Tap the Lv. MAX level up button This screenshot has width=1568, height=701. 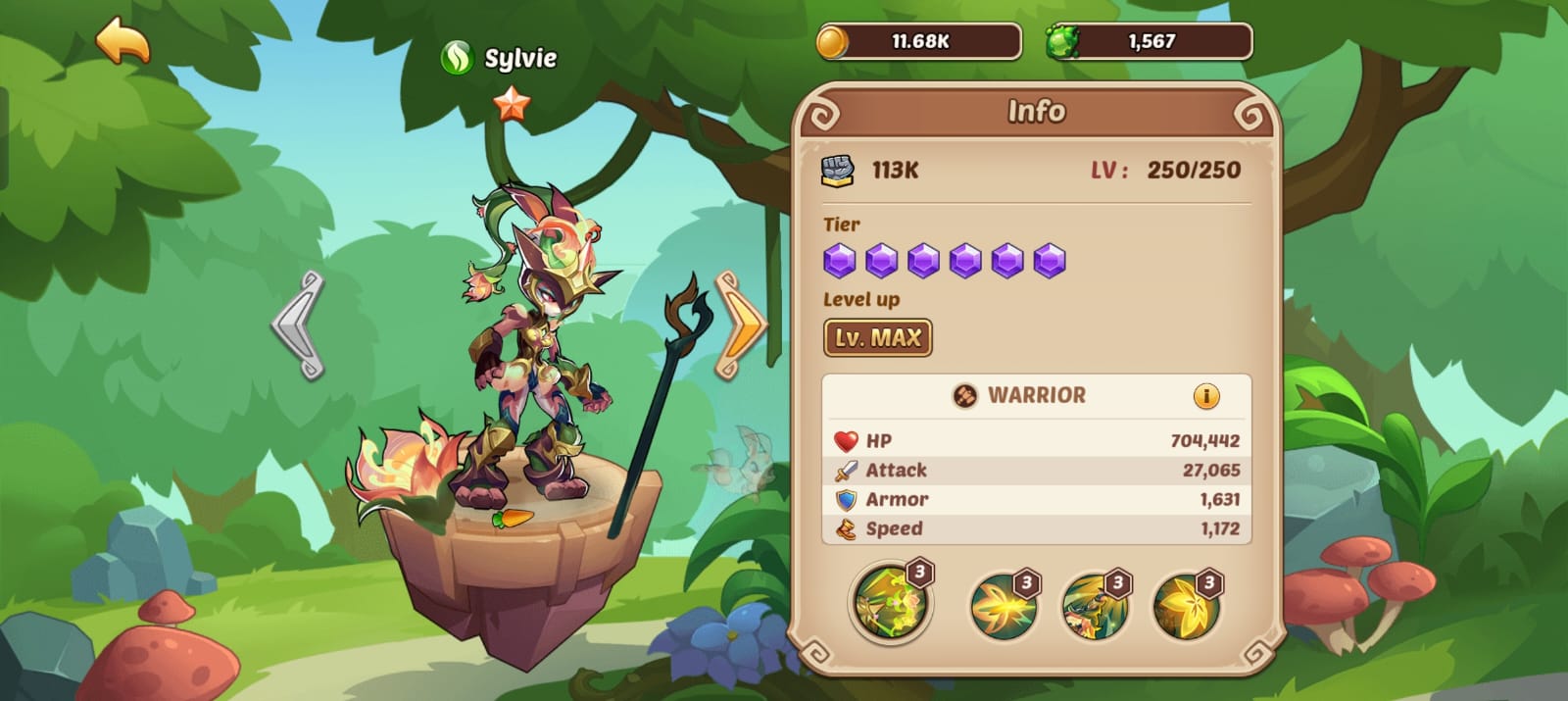[877, 338]
